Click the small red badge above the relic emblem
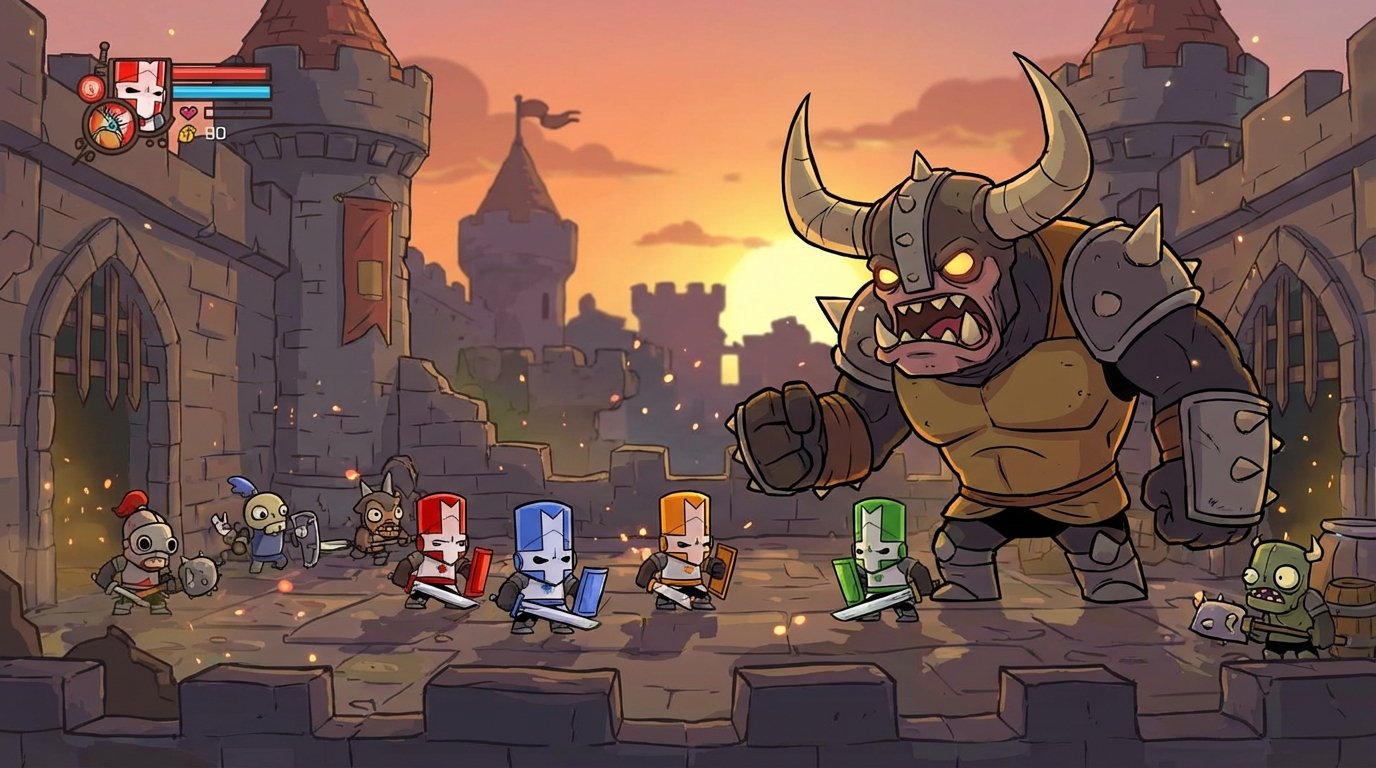The image size is (1376, 768). pyautogui.click(x=91, y=87)
